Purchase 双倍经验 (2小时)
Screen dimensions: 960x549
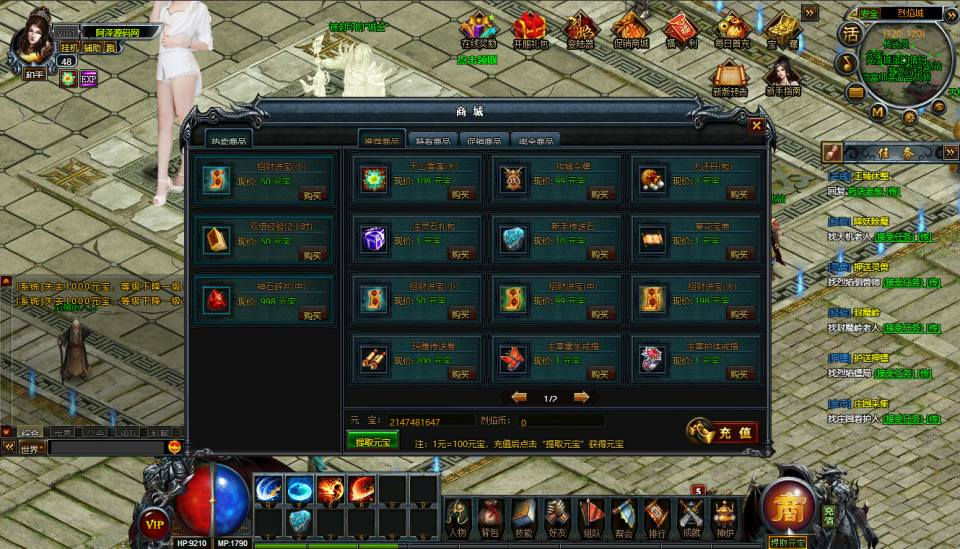coord(313,255)
